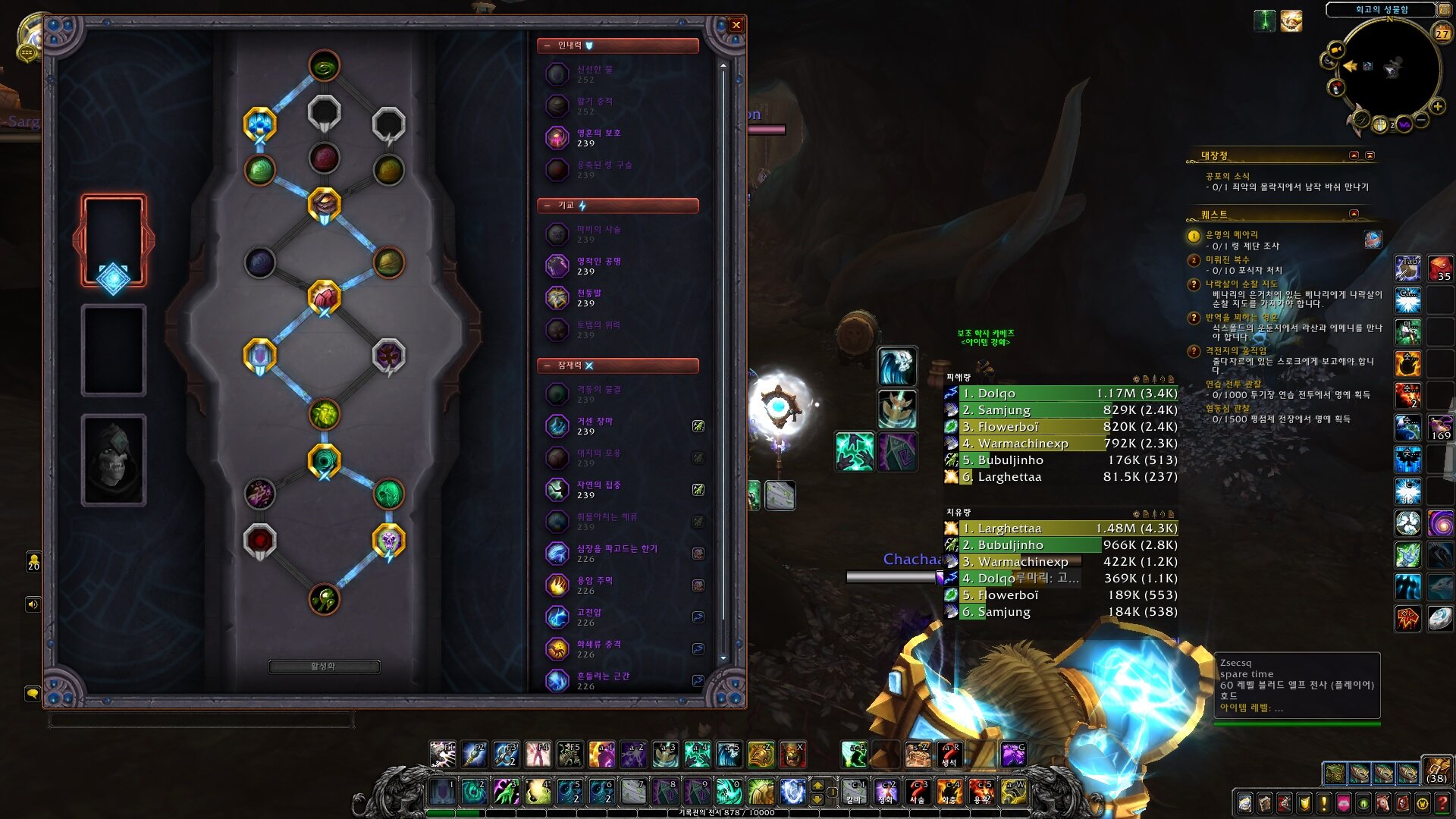Open the minimap

pyautogui.click(x=1390, y=70)
